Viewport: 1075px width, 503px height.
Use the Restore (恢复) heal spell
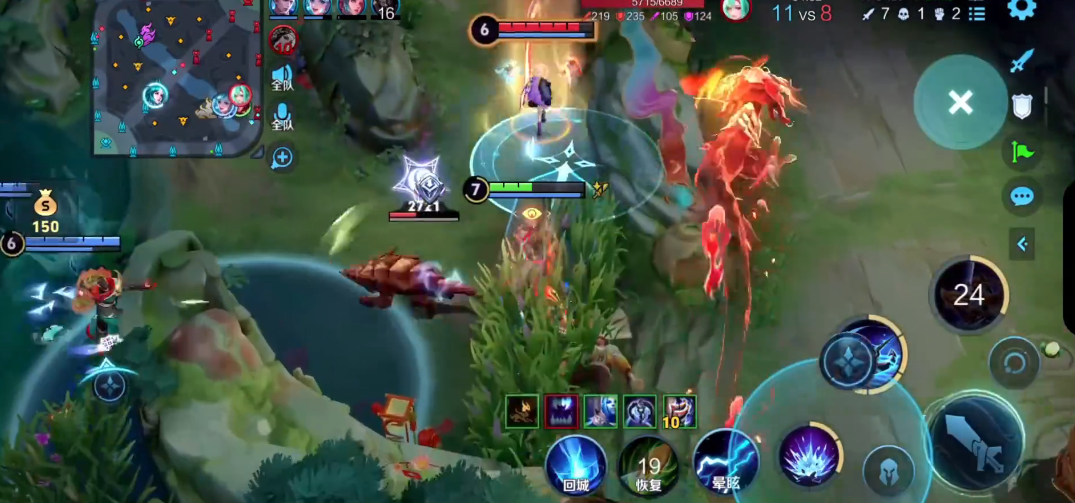point(649,465)
